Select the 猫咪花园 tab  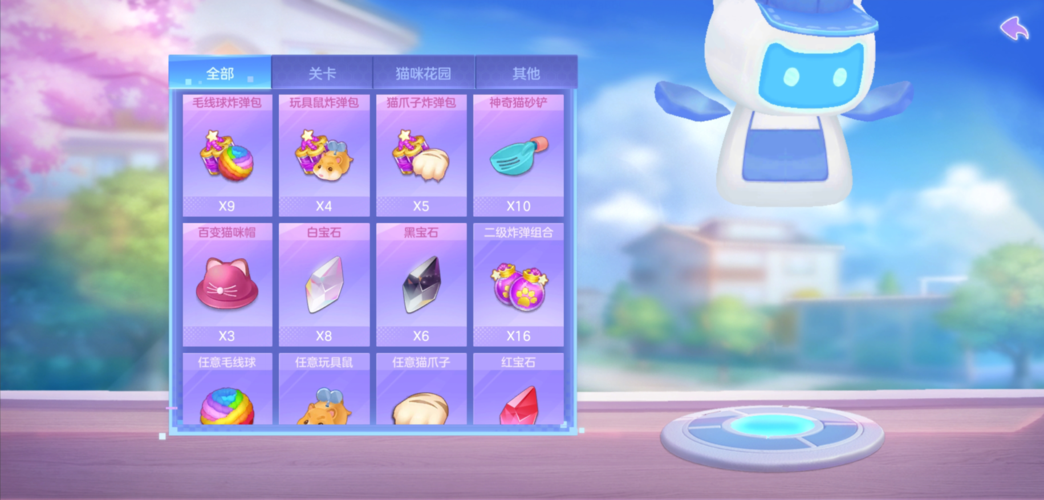point(423,73)
